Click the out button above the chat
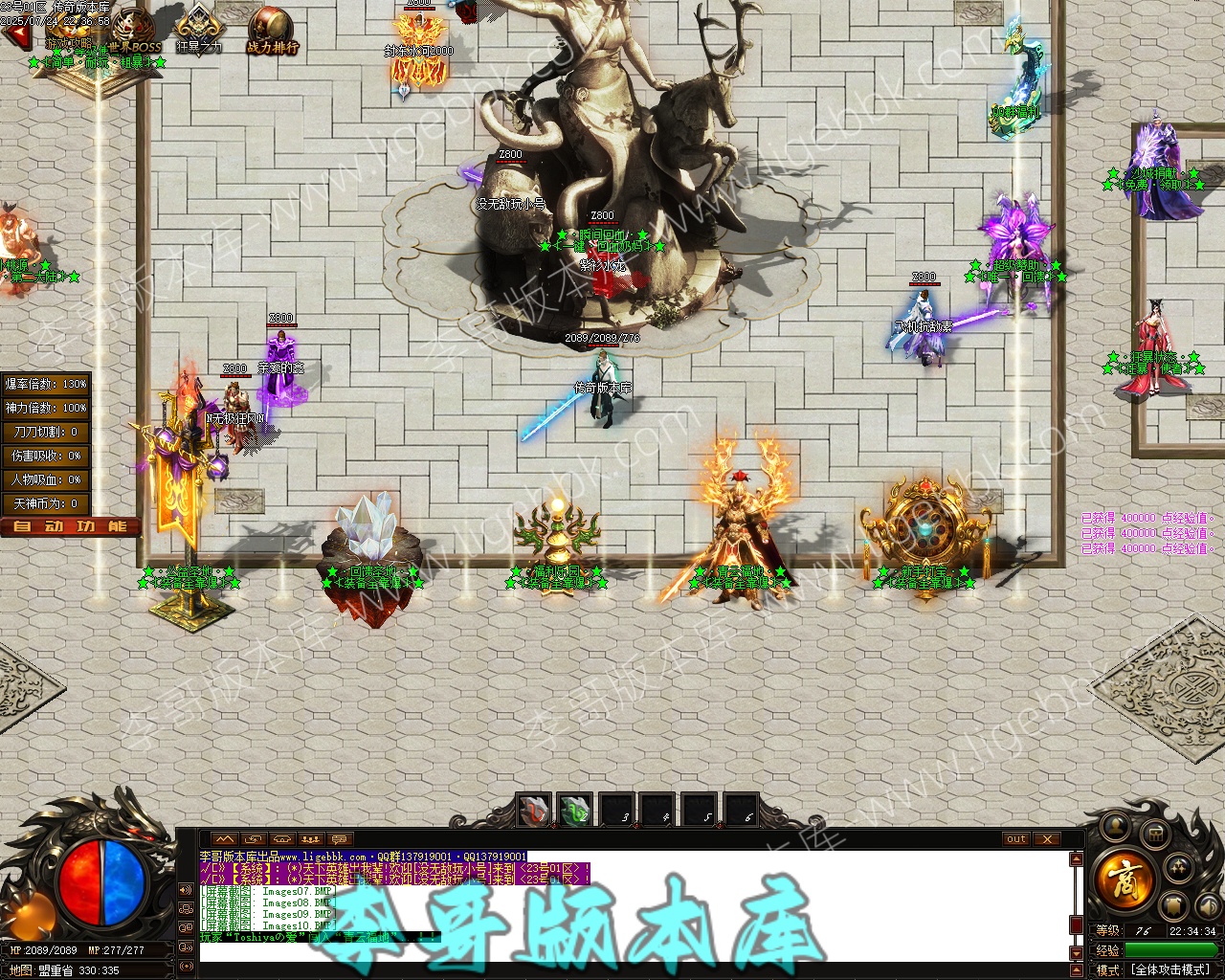This screenshot has height=980, width=1225. (x=1016, y=839)
